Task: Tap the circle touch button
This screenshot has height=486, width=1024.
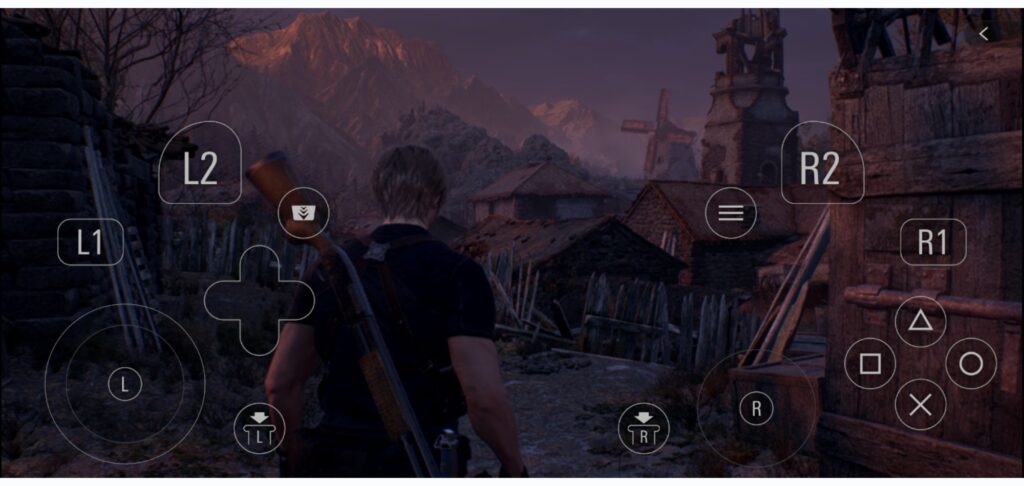Action: [x=970, y=364]
